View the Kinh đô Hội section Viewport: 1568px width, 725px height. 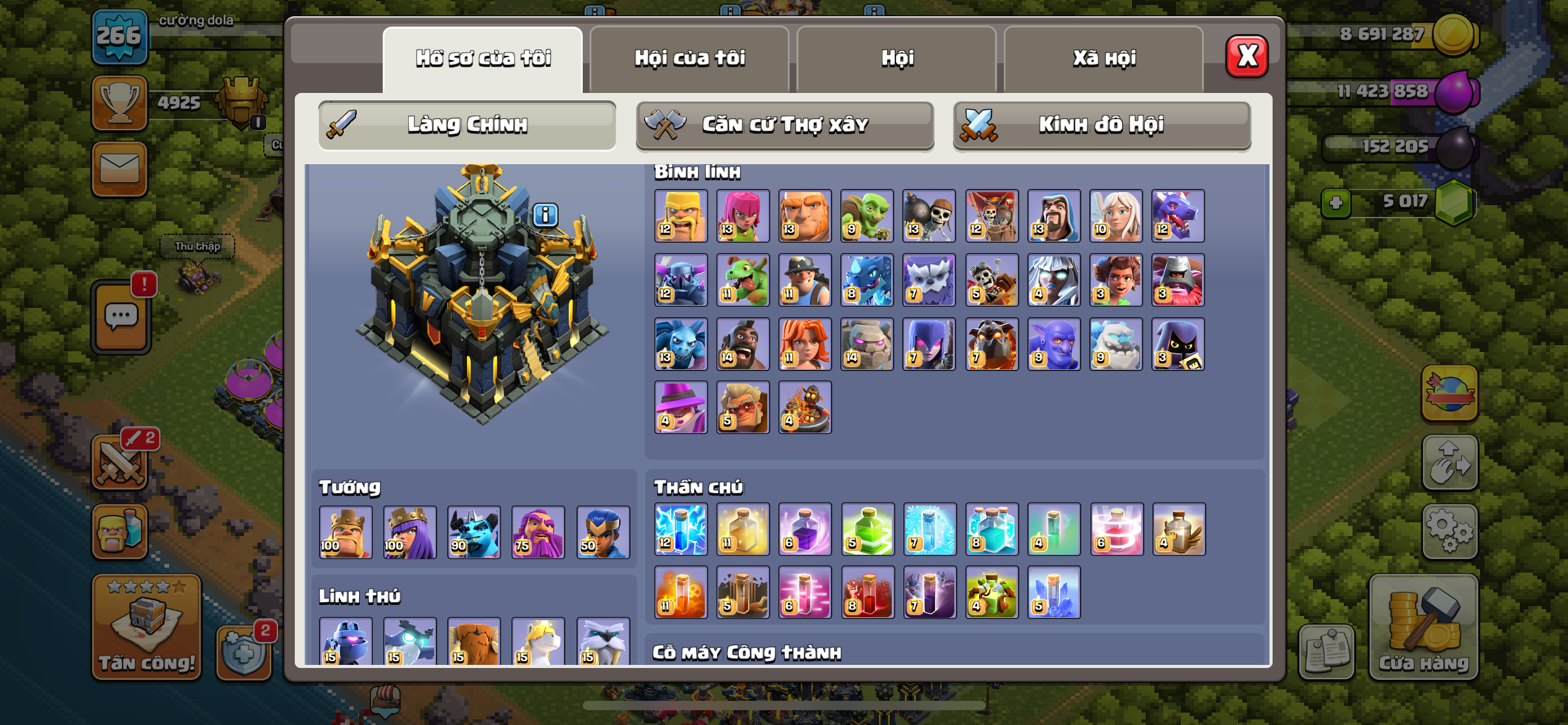(1102, 125)
